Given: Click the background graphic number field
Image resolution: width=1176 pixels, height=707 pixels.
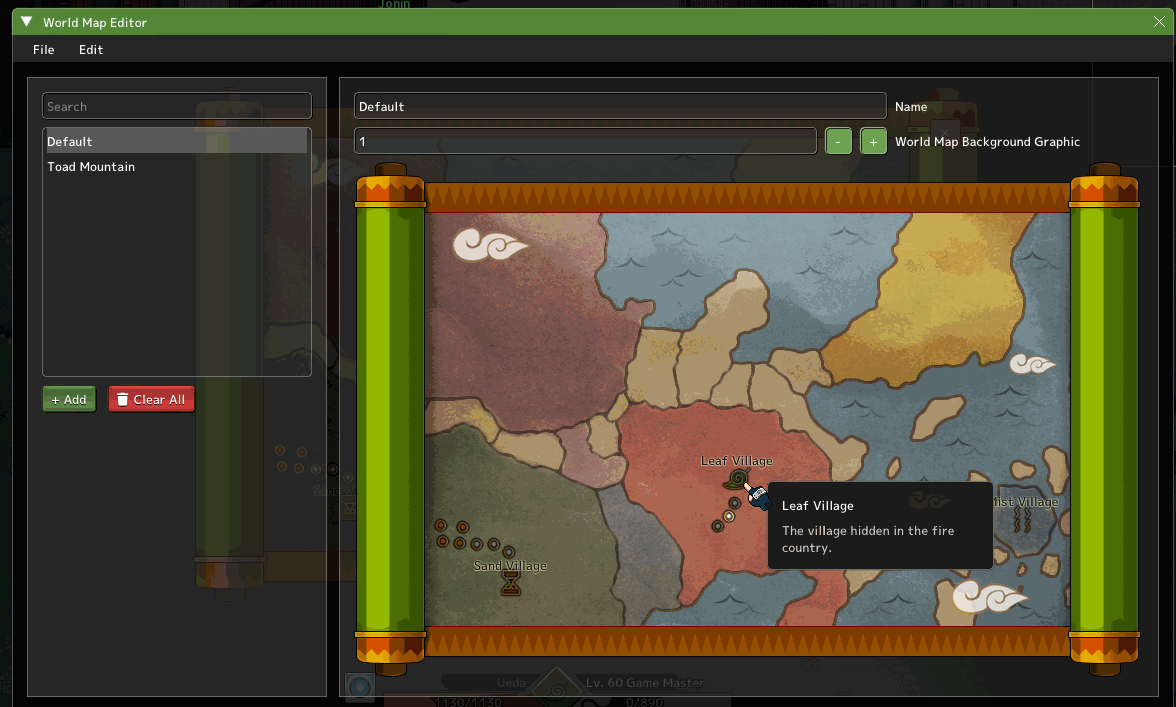Looking at the screenshot, I should click(585, 142).
